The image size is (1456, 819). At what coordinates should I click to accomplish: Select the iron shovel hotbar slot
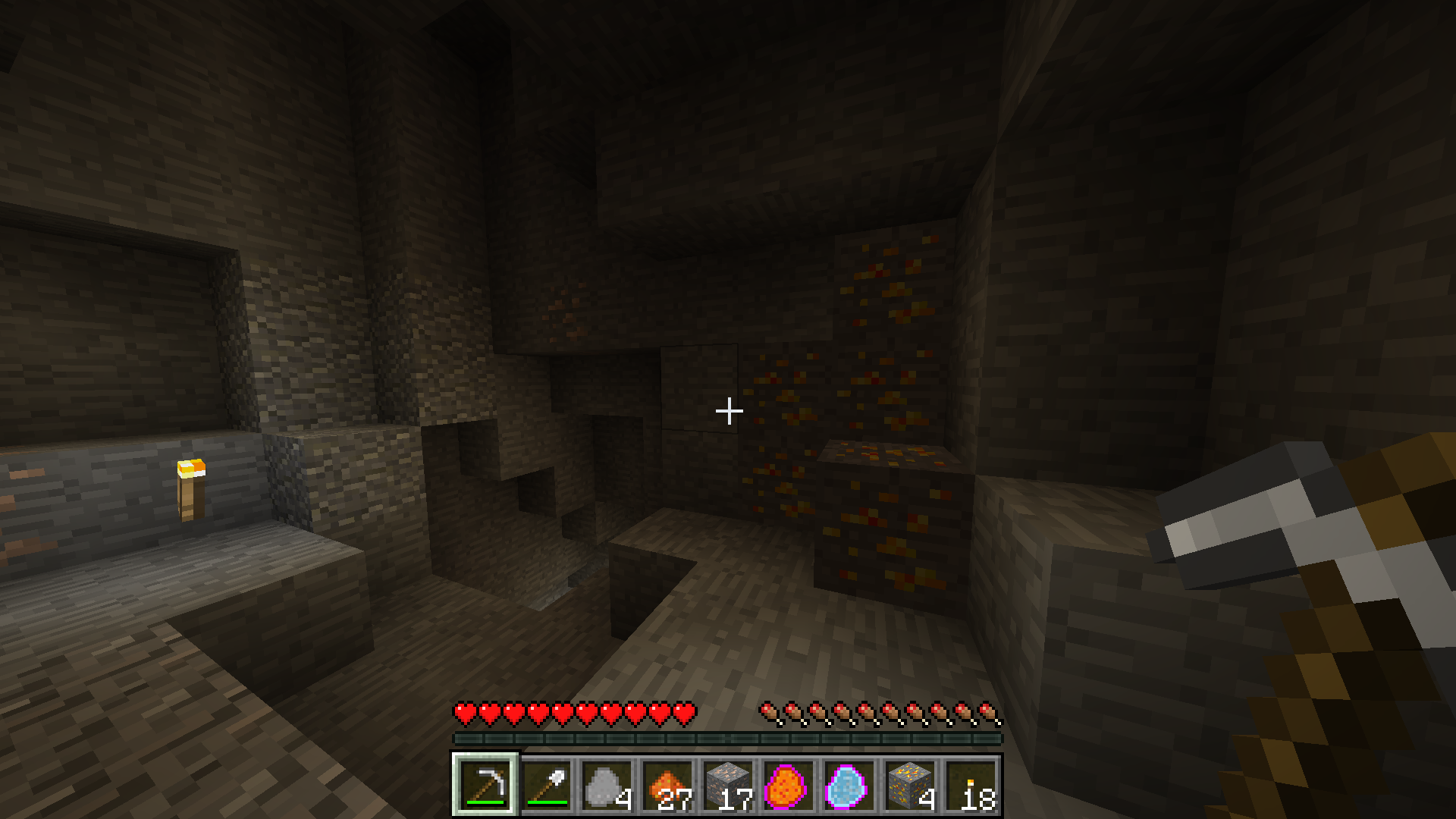pyautogui.click(x=546, y=785)
